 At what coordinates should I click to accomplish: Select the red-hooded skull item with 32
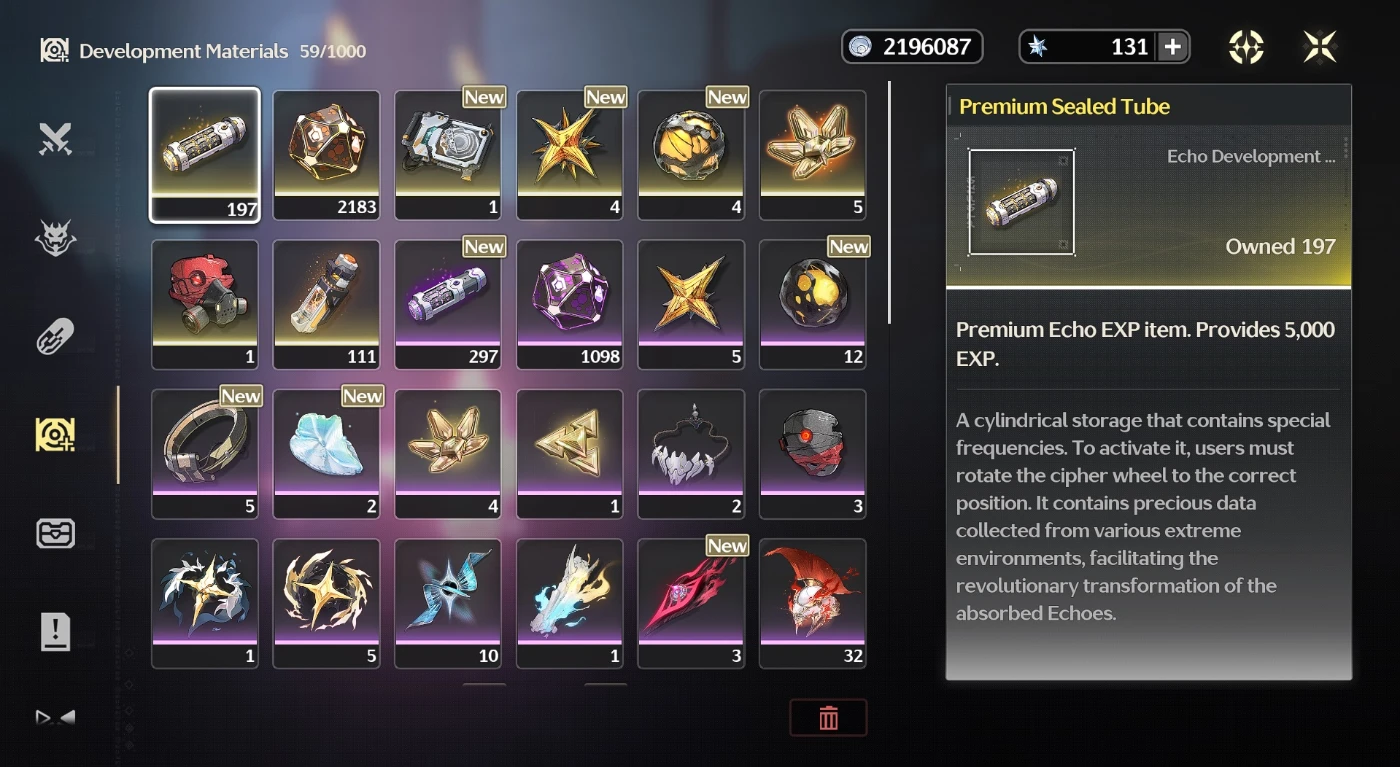click(x=813, y=603)
